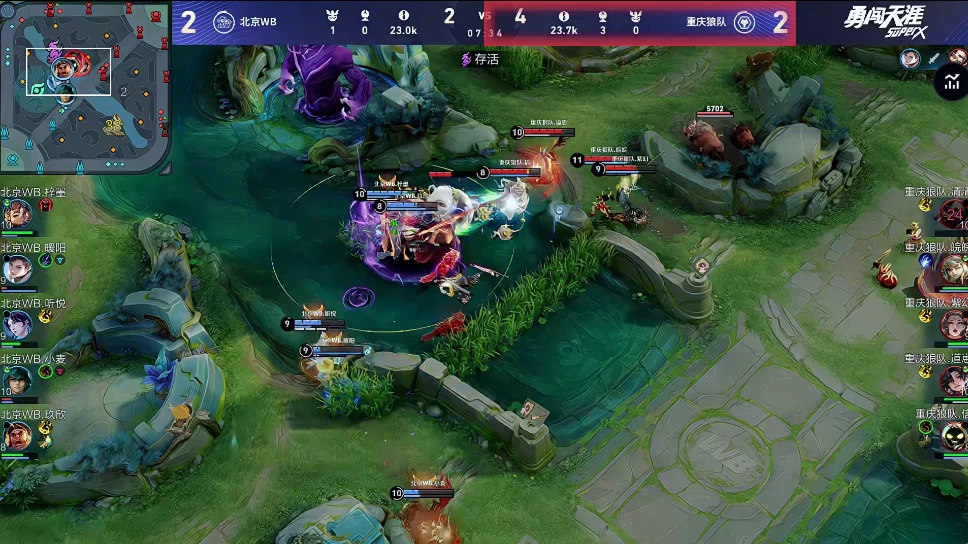Switch view to 重庆狼队.道崽 portrait
Viewport: 968px width, 544px height.
[952, 379]
